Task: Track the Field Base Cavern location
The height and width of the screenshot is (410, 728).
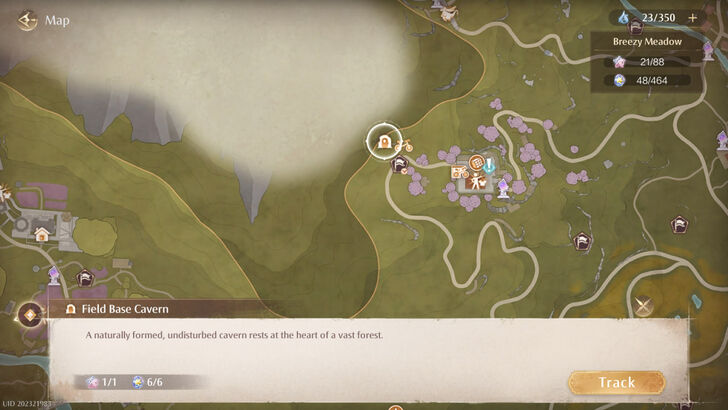Action: coord(616,382)
